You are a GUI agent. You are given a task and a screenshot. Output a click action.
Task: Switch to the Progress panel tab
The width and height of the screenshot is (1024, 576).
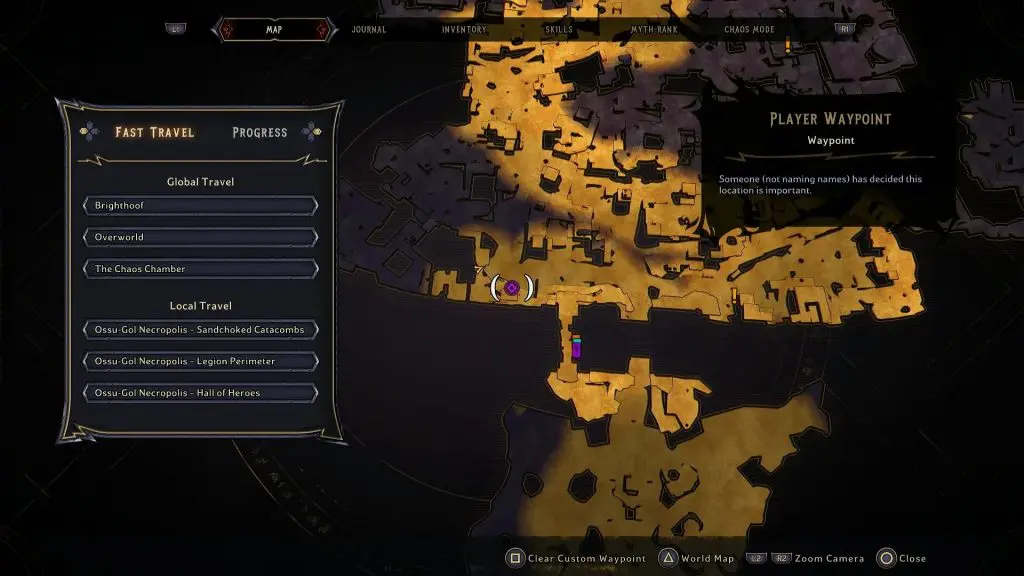point(259,132)
